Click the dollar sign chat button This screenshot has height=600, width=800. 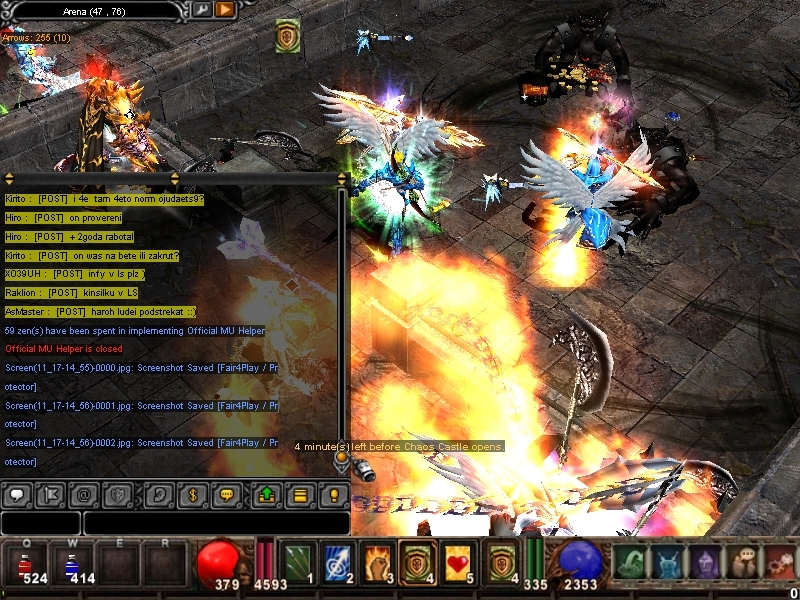(194, 494)
